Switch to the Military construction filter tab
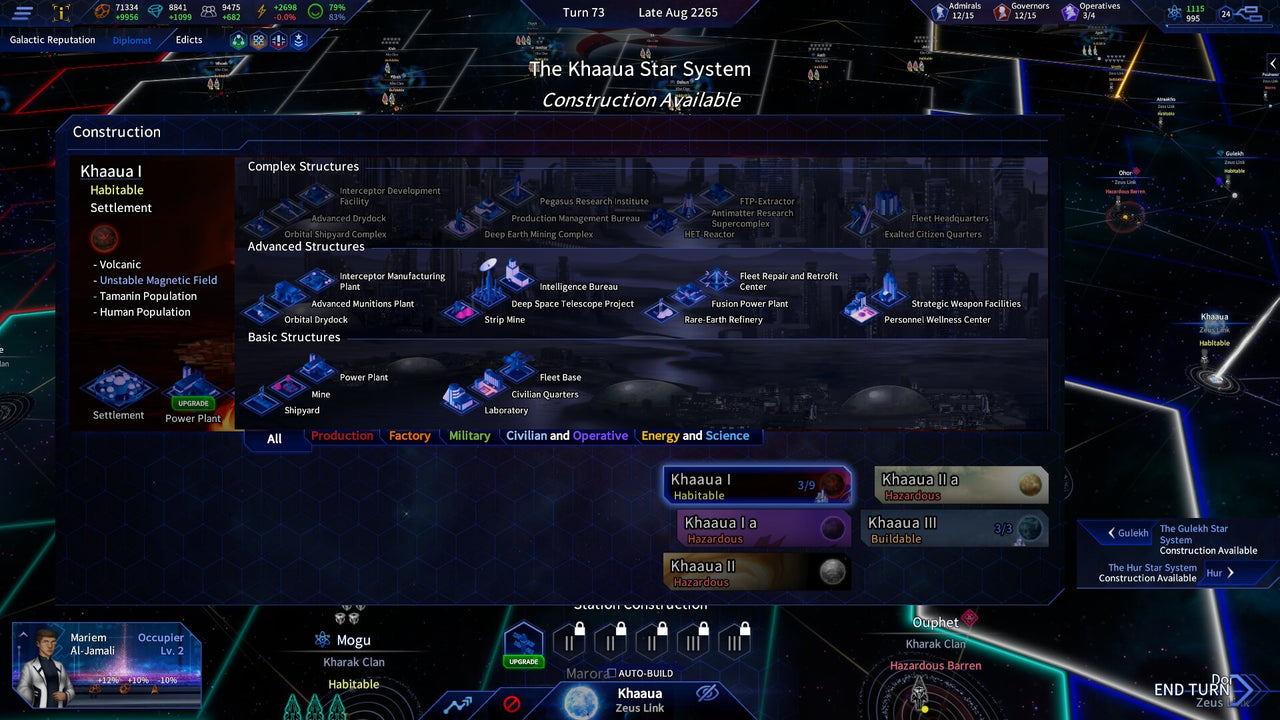This screenshot has width=1280, height=720. coord(468,436)
